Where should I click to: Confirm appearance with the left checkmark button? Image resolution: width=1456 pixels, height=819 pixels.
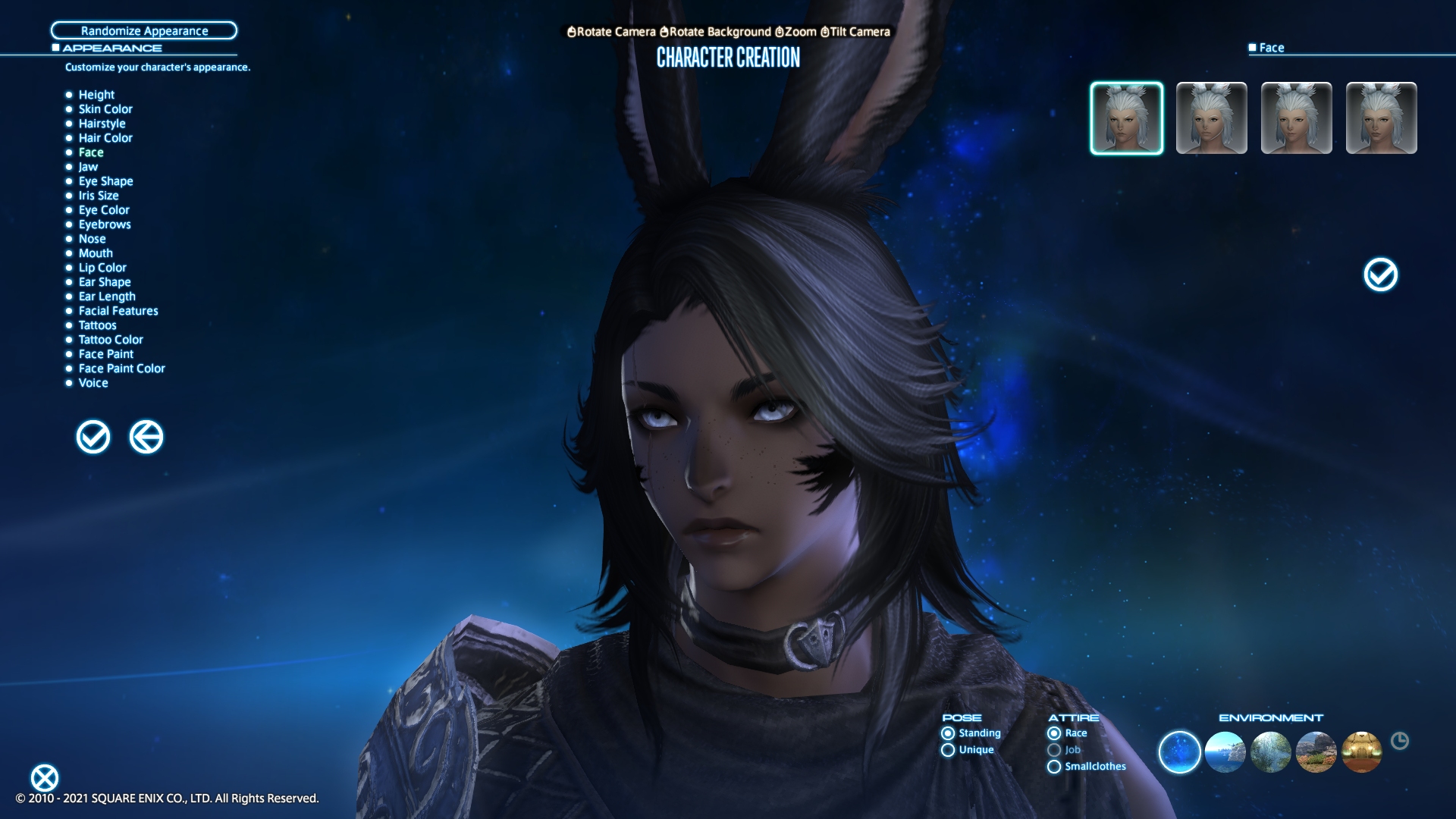click(93, 437)
